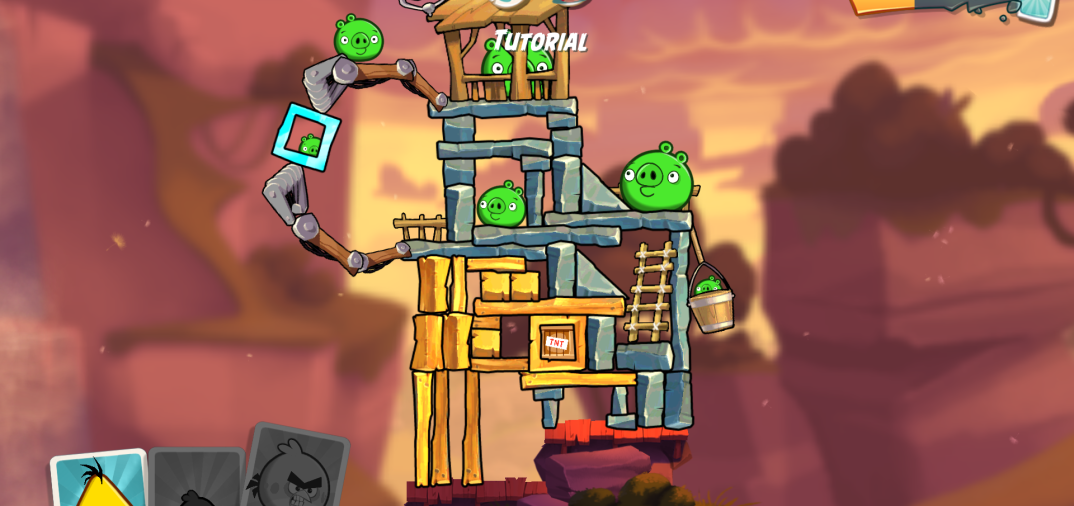The height and width of the screenshot is (506, 1074).
Task: Choose the greyed-out black Bomb bird card
Action: pos(196,482)
